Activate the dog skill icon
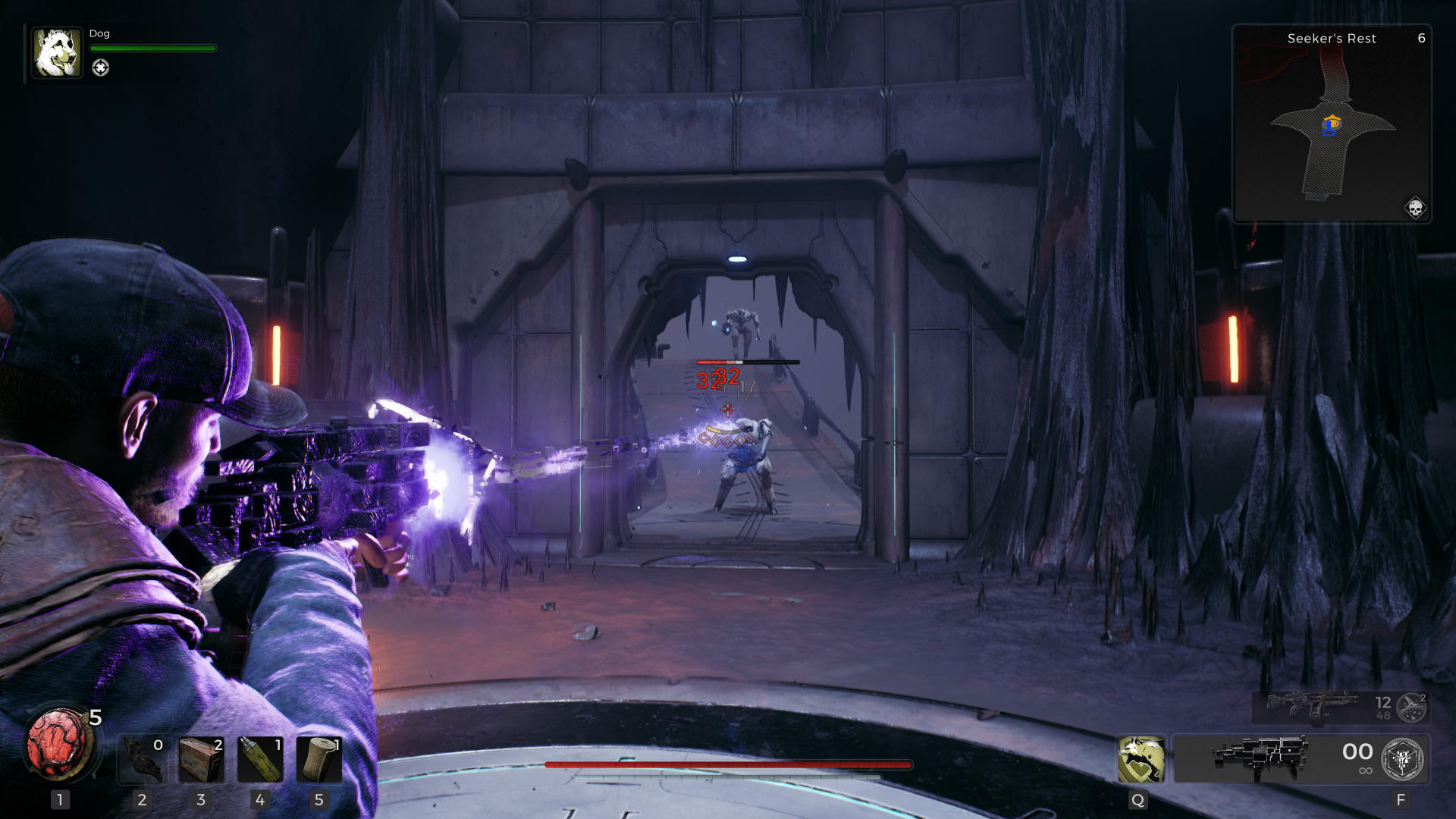This screenshot has width=1456, height=819. tap(1140, 759)
